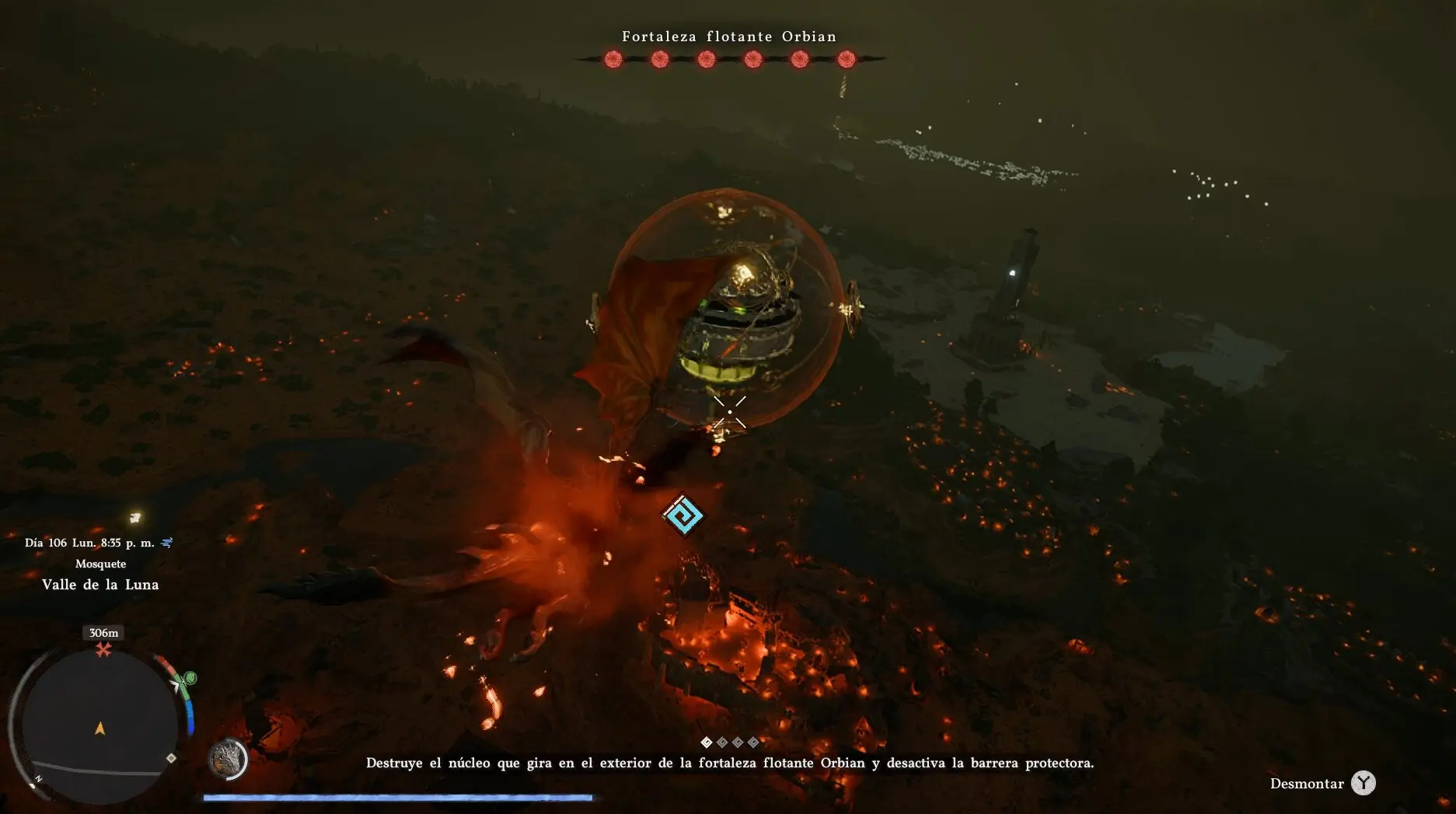Screen dimensions: 1456x814
Task: Click the blue spiral objective marker
Action: tap(683, 515)
